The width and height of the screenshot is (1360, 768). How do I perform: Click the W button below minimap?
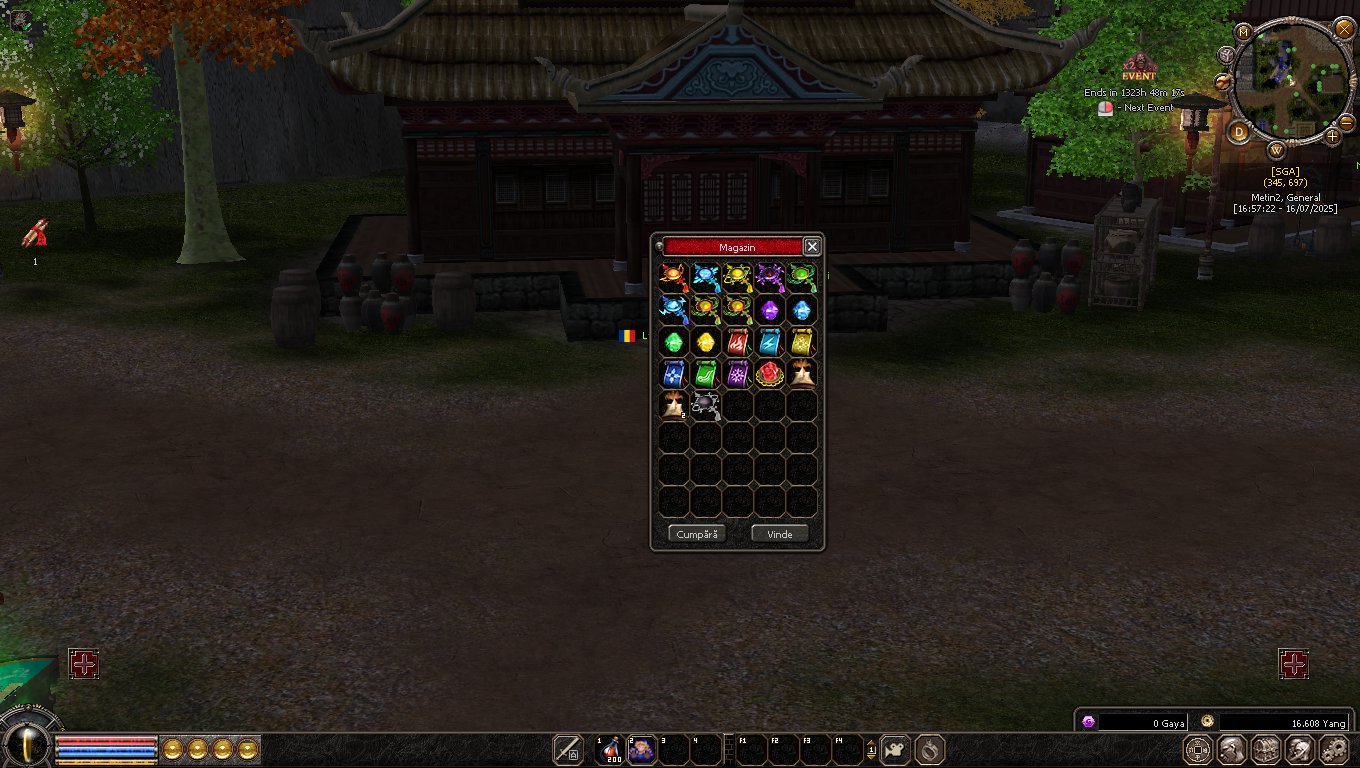1277,151
